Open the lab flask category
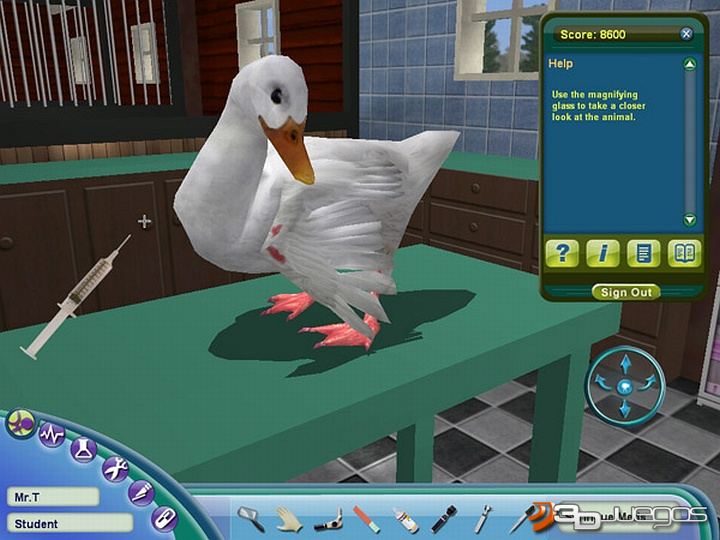Viewport: 720px width, 540px height. point(83,448)
